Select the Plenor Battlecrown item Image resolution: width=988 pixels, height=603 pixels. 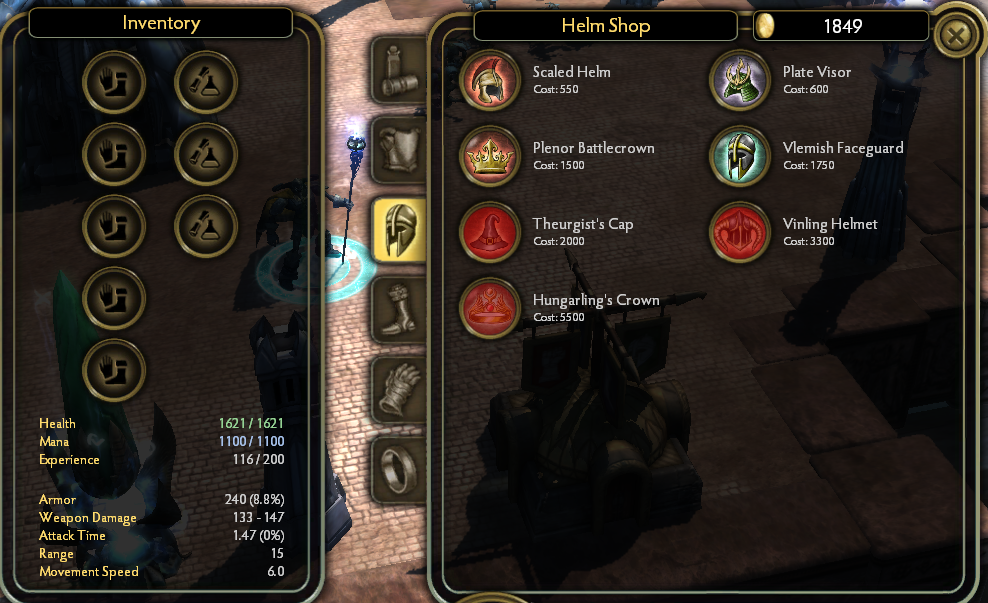tap(490, 155)
